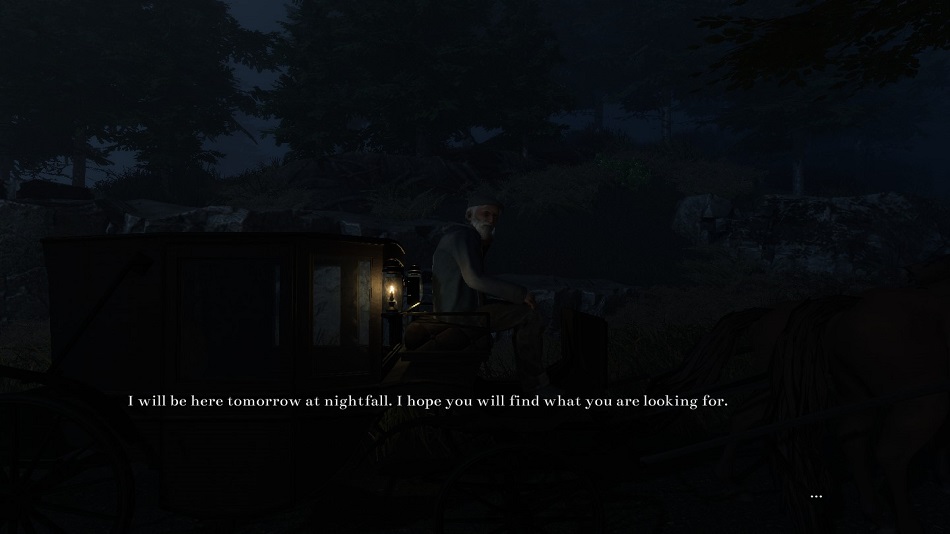Continue dialogue via the ellipsis indicator

tap(816, 496)
